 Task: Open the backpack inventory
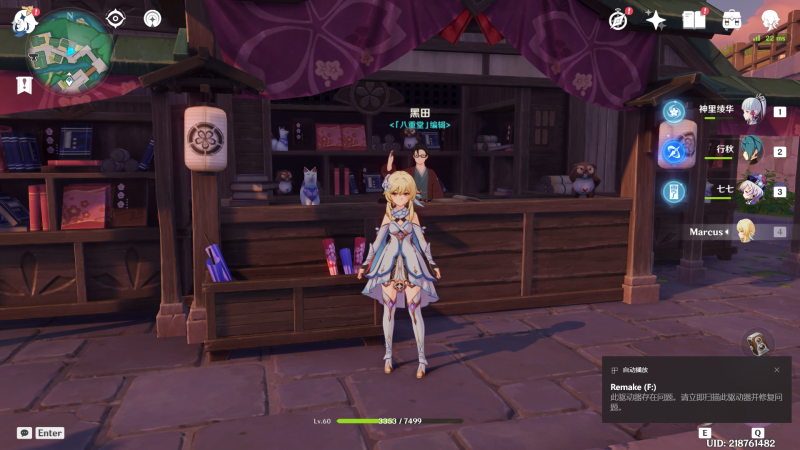(732, 20)
